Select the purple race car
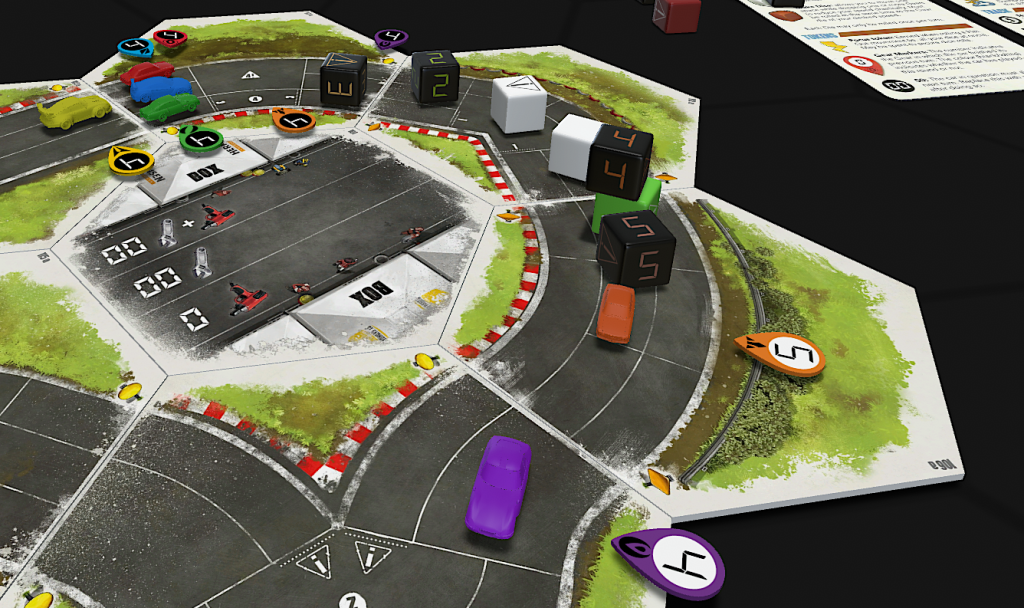The height and width of the screenshot is (608, 1024). (x=497, y=484)
